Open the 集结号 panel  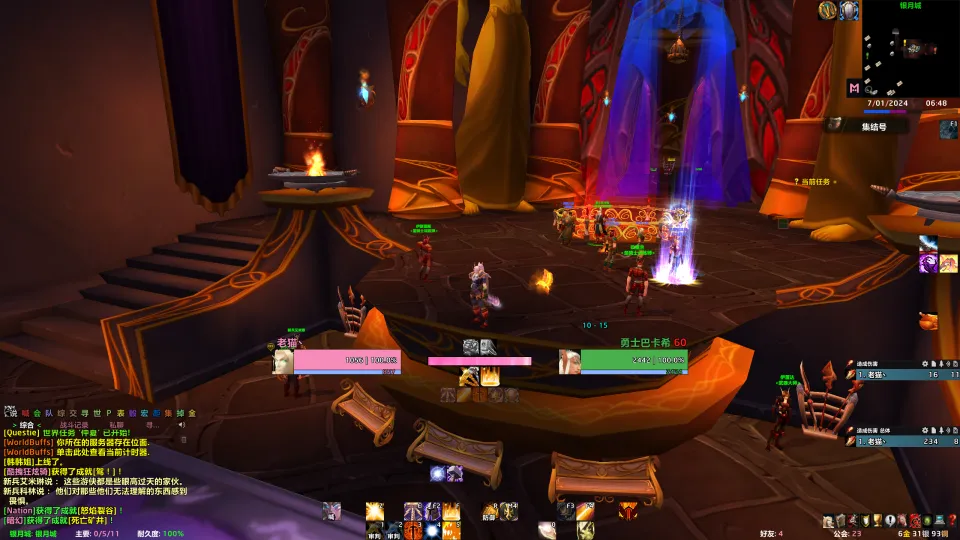[x=874, y=127]
